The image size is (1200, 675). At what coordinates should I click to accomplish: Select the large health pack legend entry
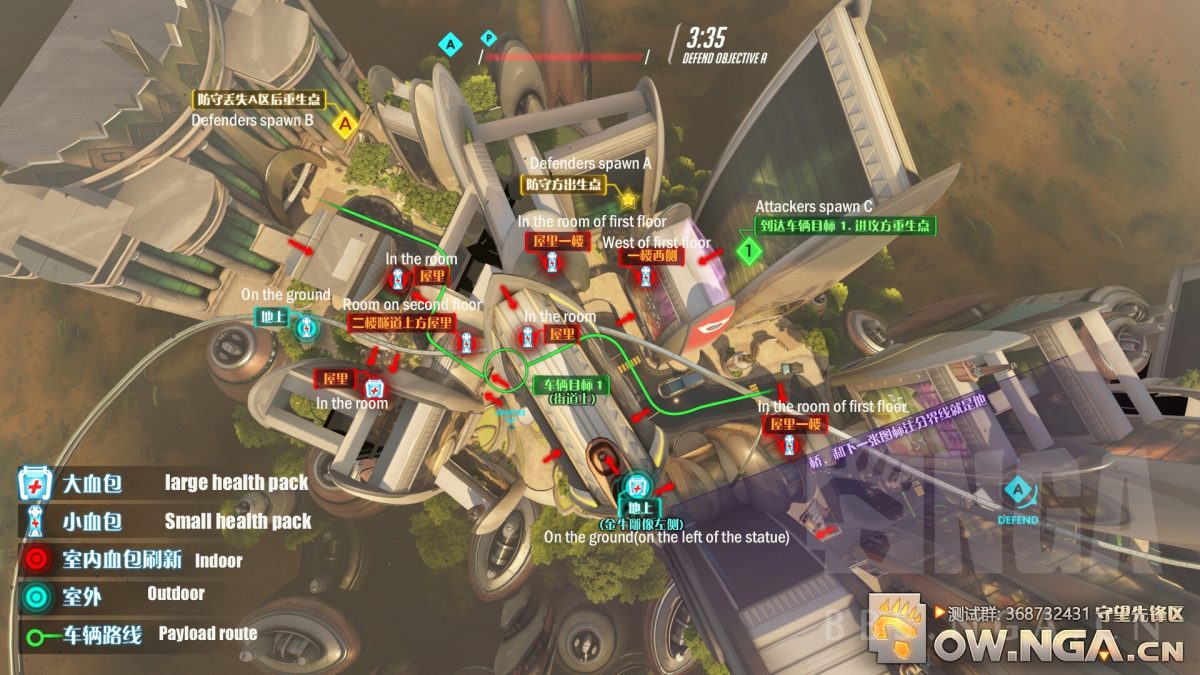(36, 484)
